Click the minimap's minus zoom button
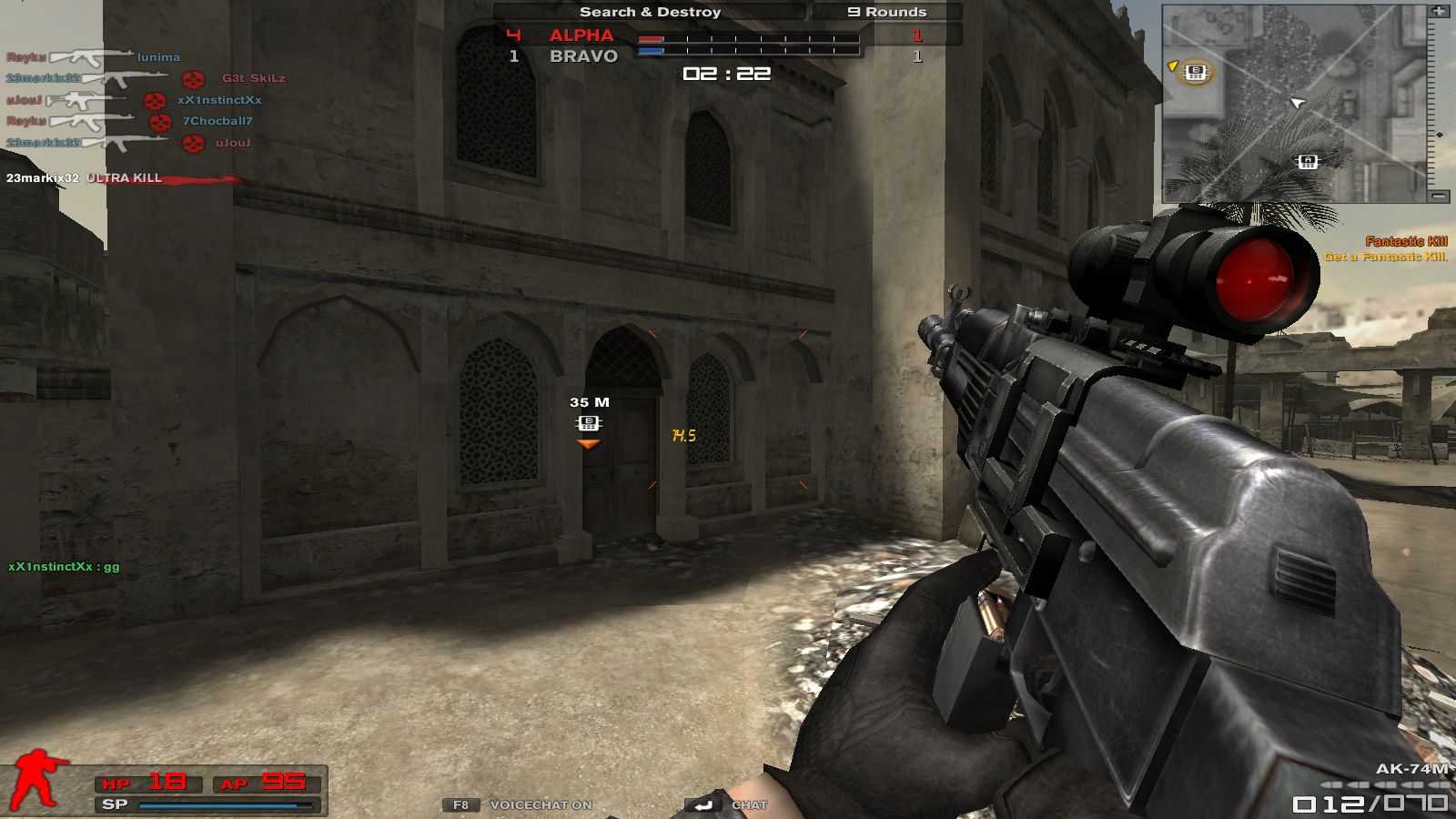Image resolution: width=1456 pixels, height=819 pixels. click(x=1439, y=196)
